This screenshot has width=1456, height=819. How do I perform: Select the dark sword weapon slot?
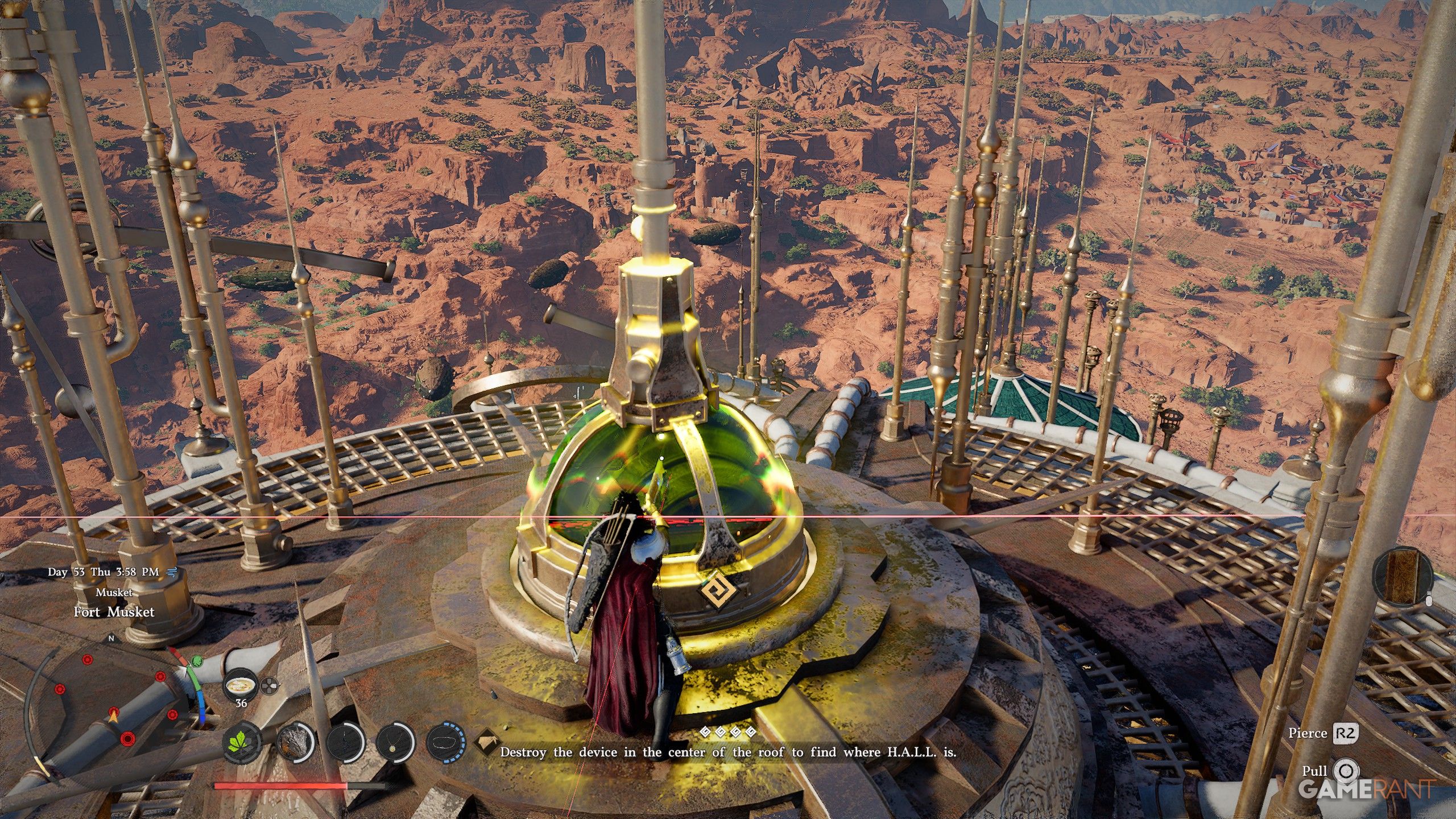(345, 743)
